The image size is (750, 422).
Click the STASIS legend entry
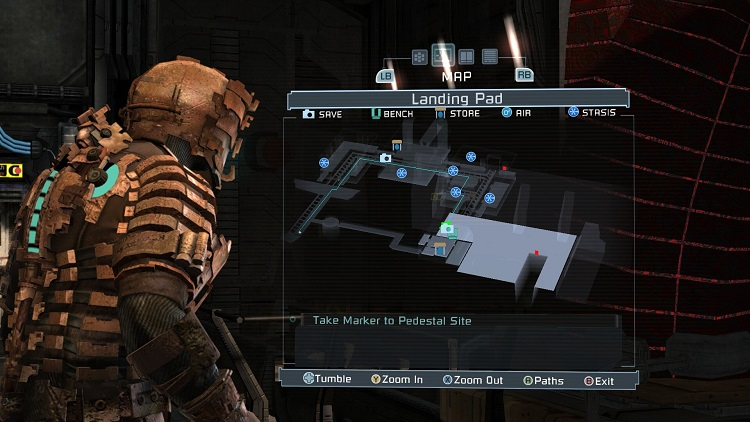coord(592,114)
